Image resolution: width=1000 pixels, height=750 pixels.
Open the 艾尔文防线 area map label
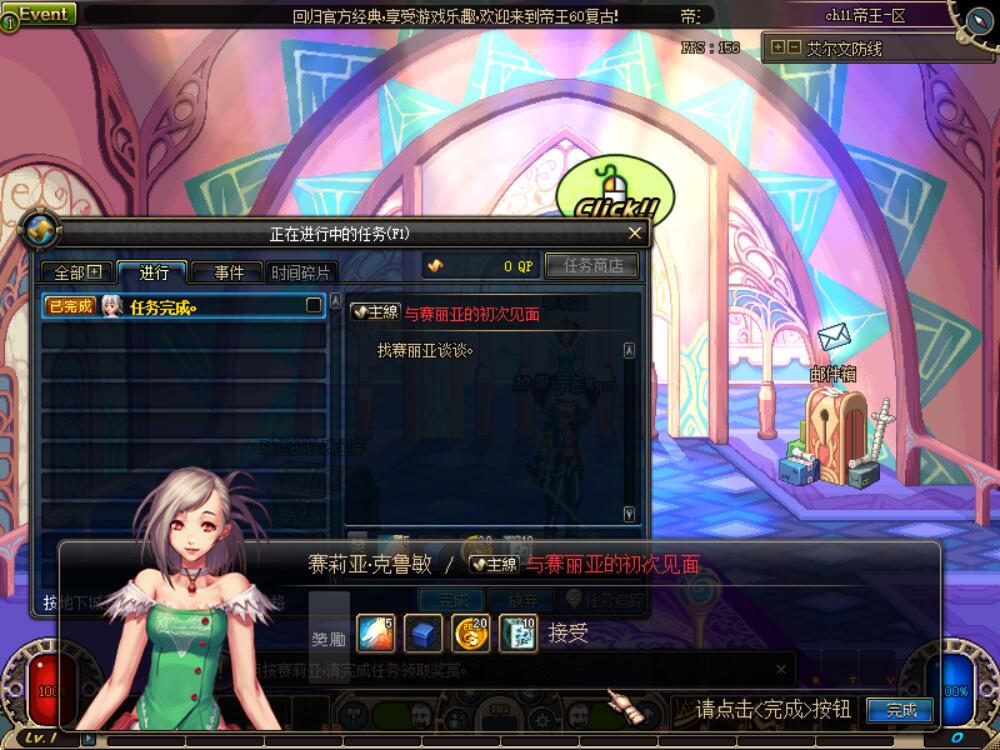coord(844,48)
